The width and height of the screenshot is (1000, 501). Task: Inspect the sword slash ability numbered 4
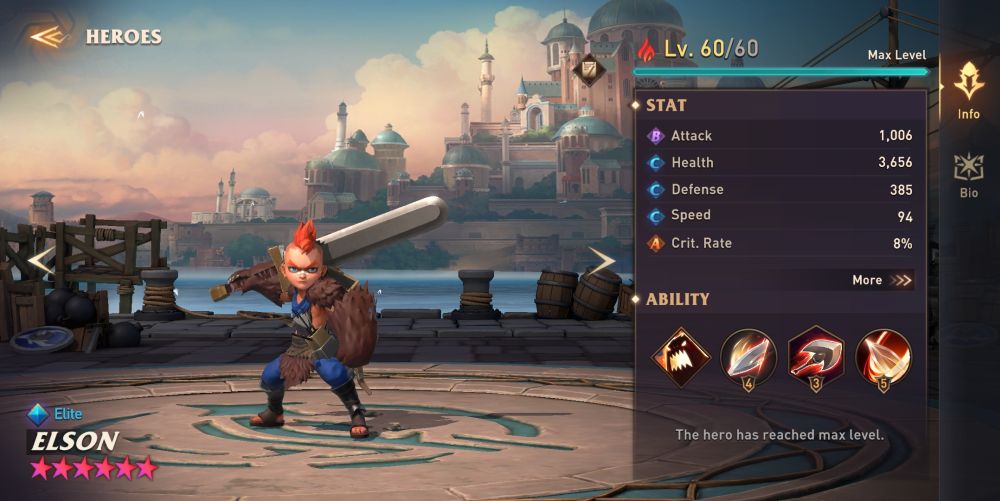point(748,356)
